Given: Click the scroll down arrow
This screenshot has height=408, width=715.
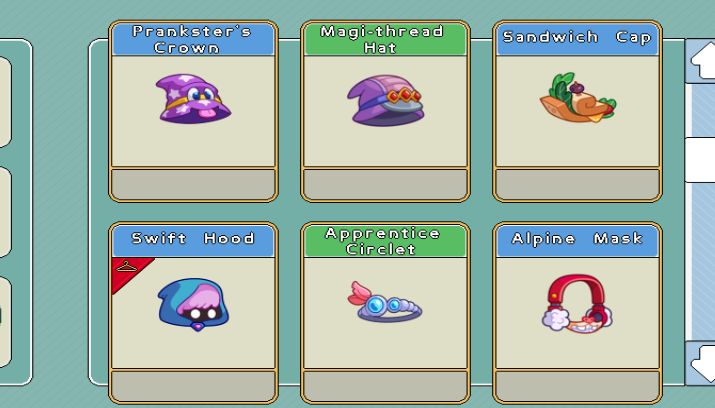Looking at the screenshot, I should point(702,360).
